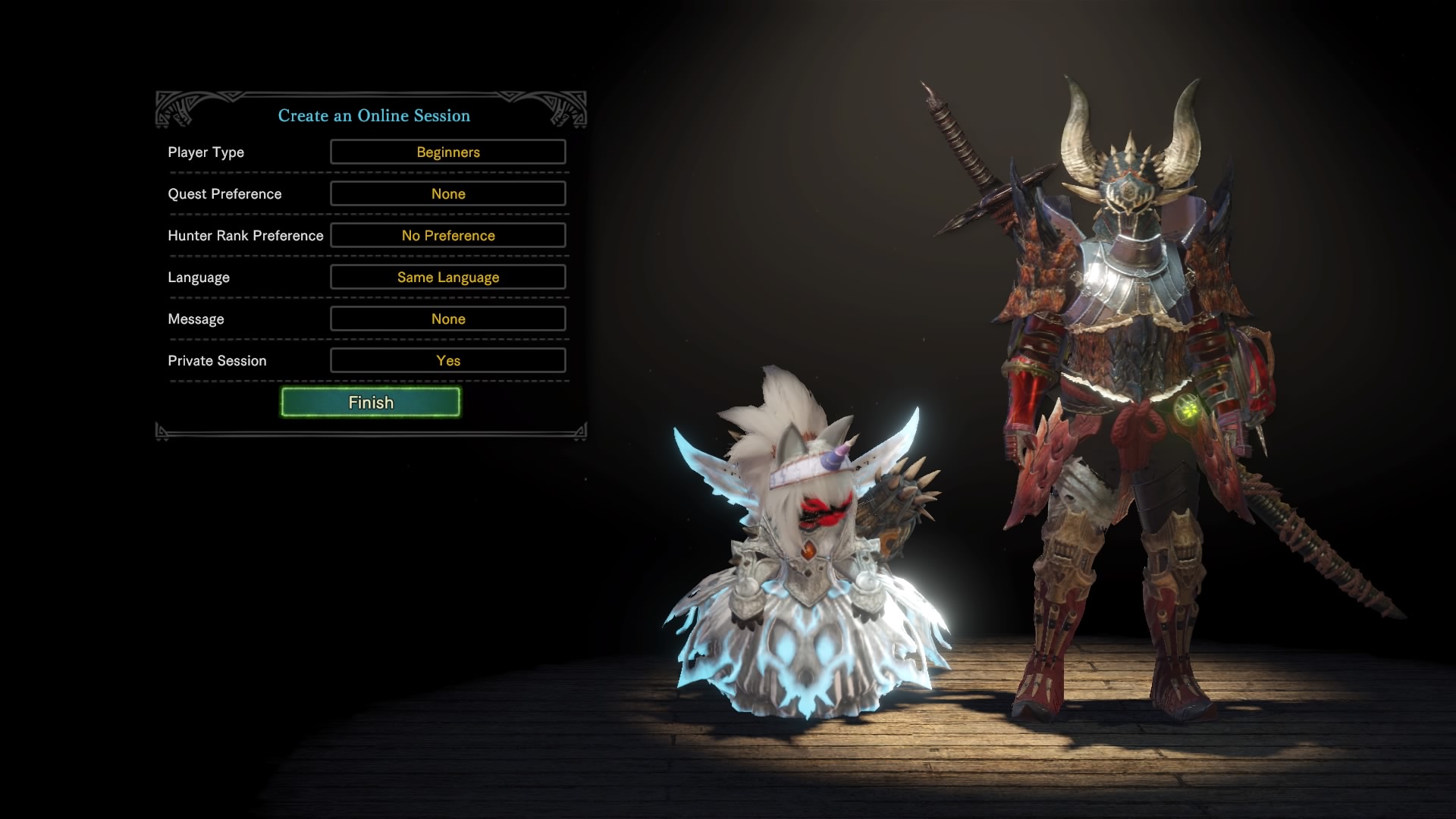Open the Hunter Rank Preference setting
This screenshot has height=819, width=1456.
point(447,235)
